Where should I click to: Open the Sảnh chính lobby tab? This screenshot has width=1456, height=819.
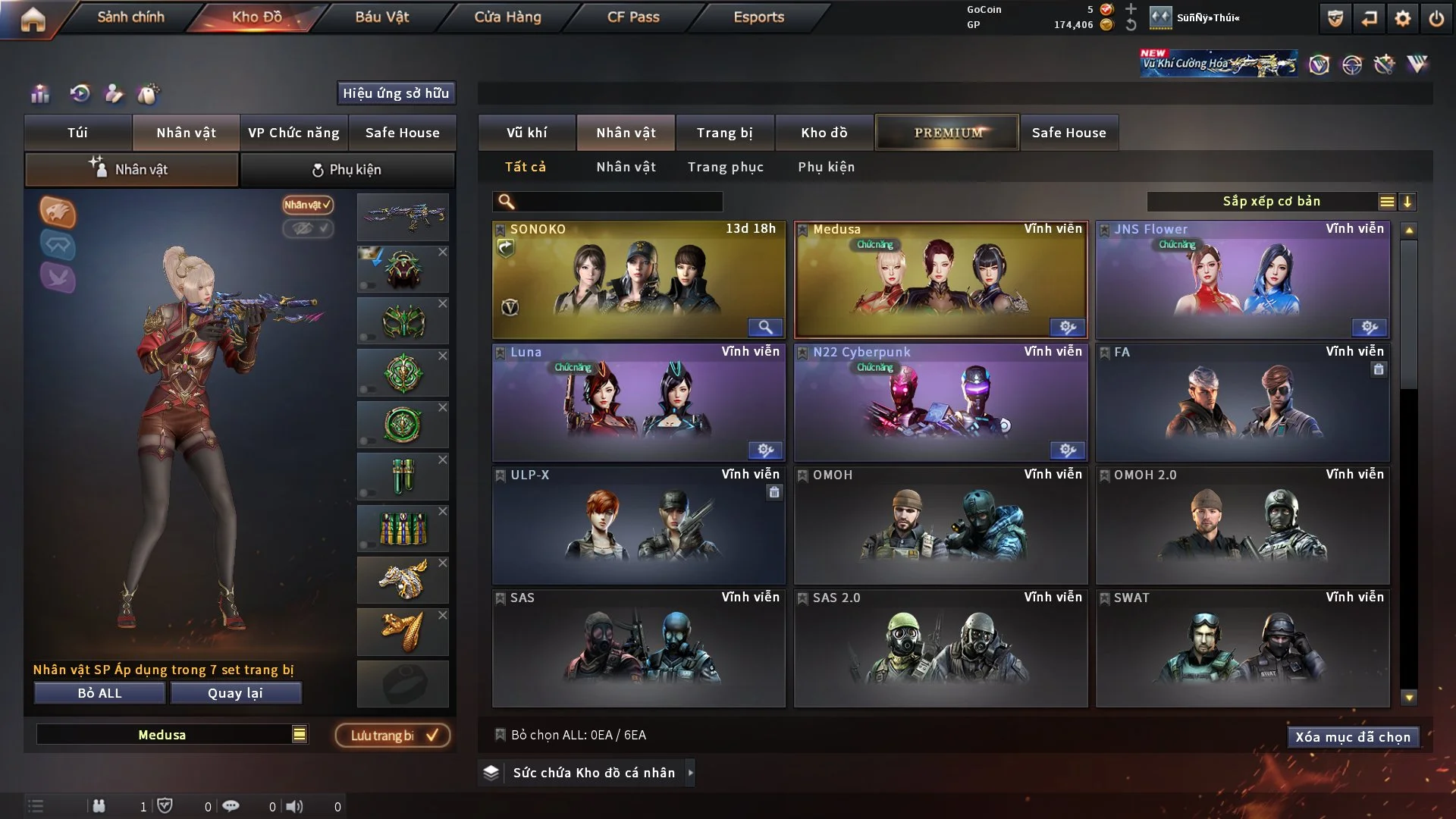[130, 17]
